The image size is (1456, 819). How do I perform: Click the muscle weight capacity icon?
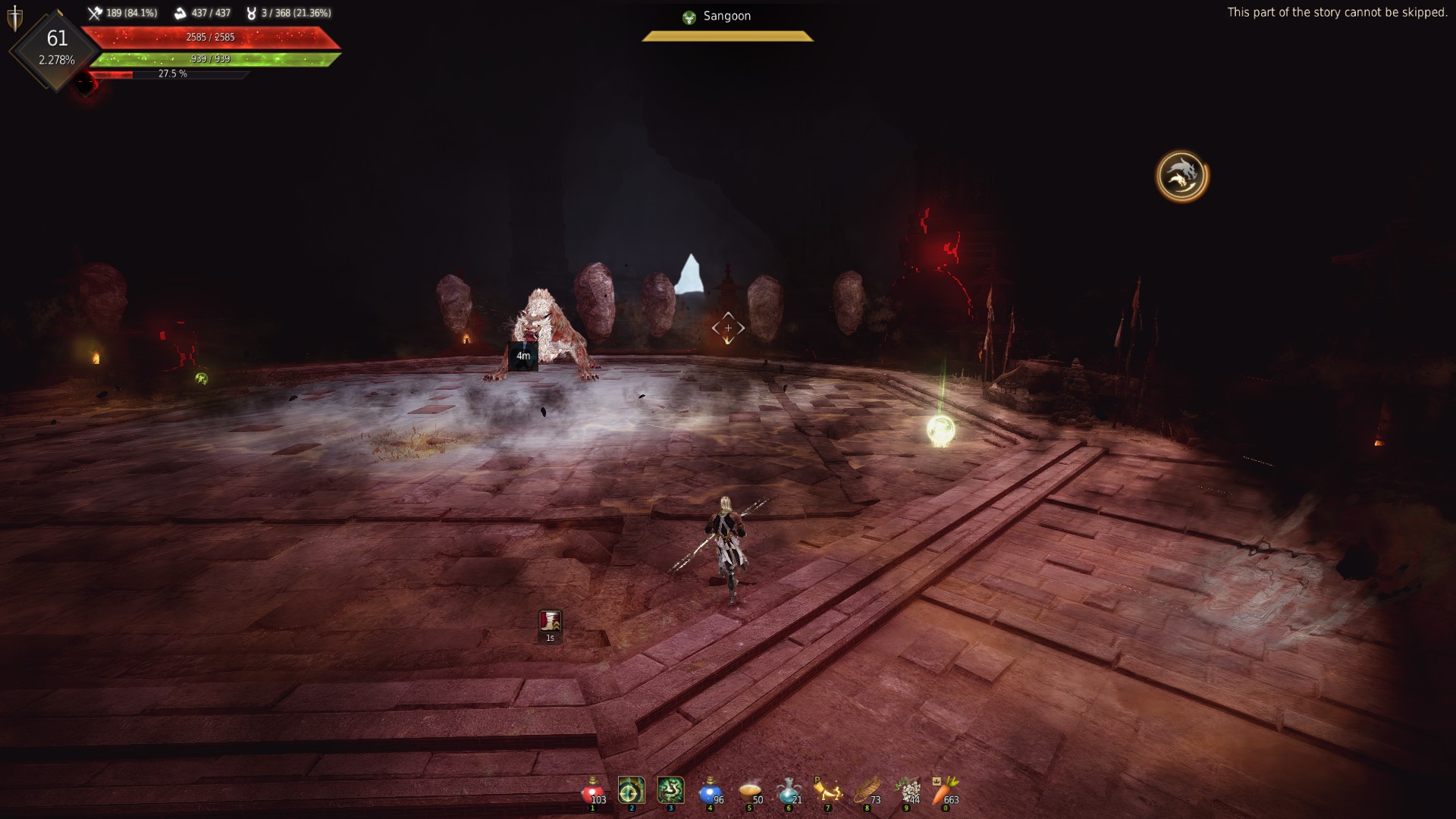point(178,12)
